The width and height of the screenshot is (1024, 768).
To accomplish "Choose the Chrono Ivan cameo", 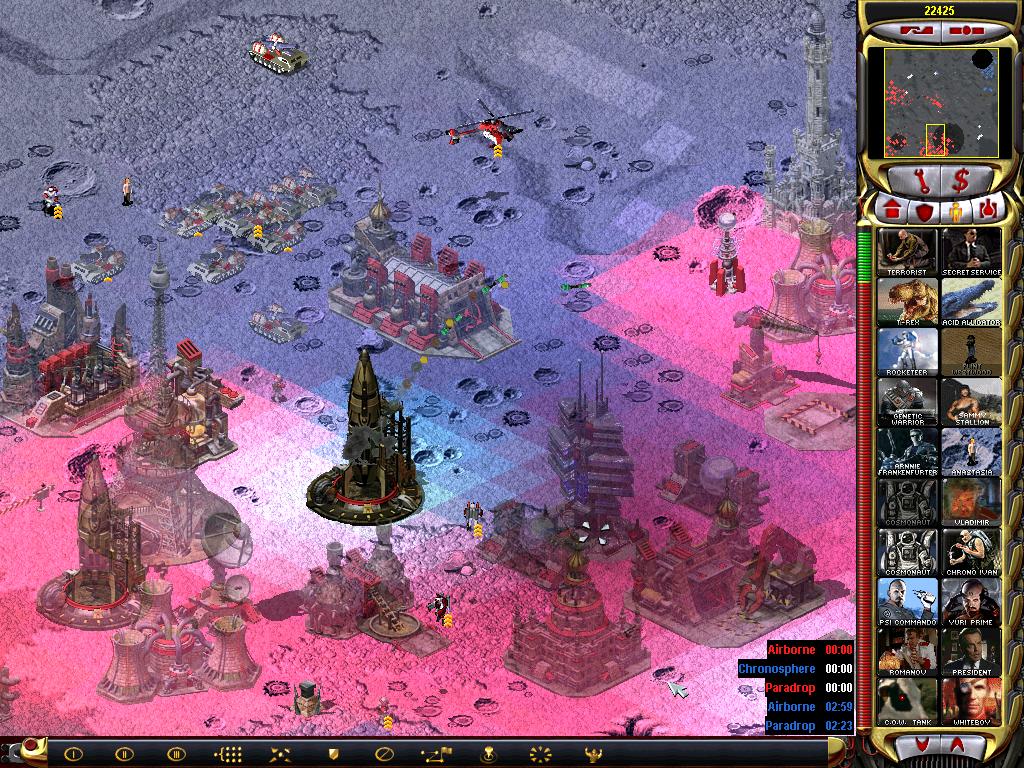I will click(970, 552).
